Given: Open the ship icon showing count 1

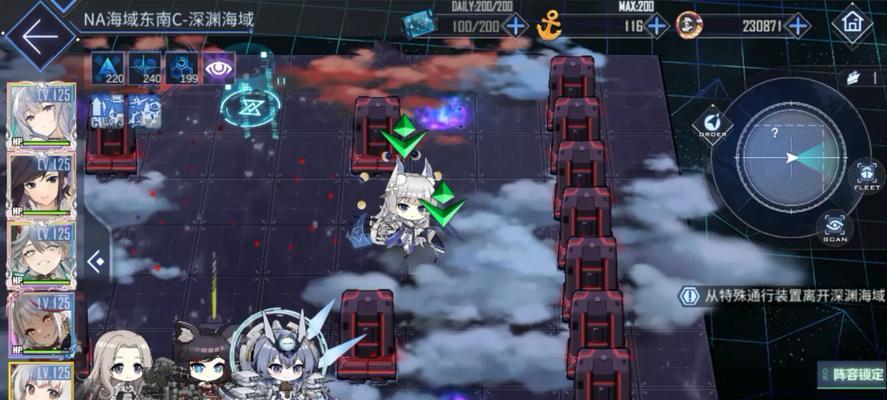Looking at the screenshot, I should pos(855,76).
